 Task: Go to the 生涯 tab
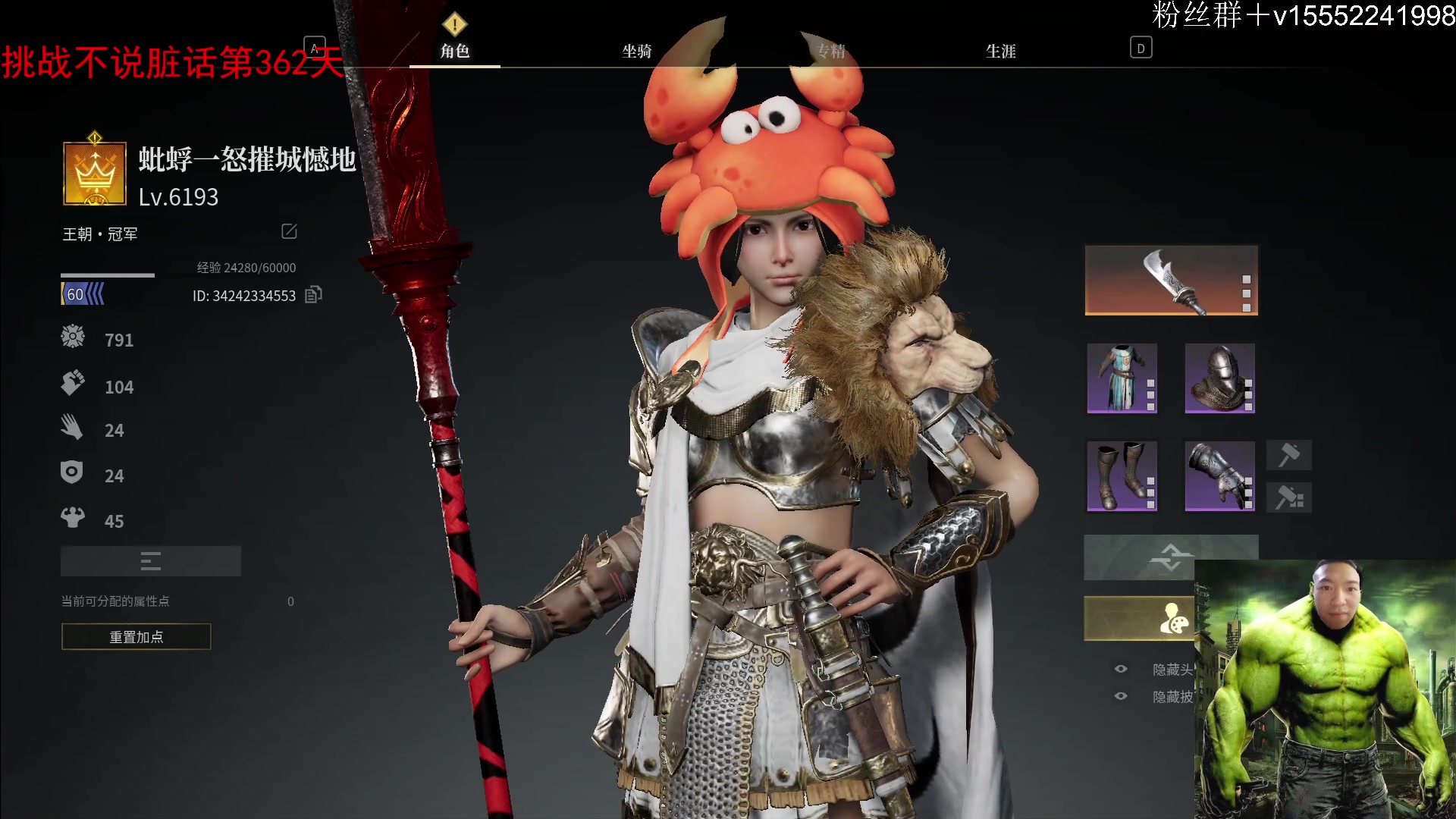pyautogui.click(x=1000, y=51)
